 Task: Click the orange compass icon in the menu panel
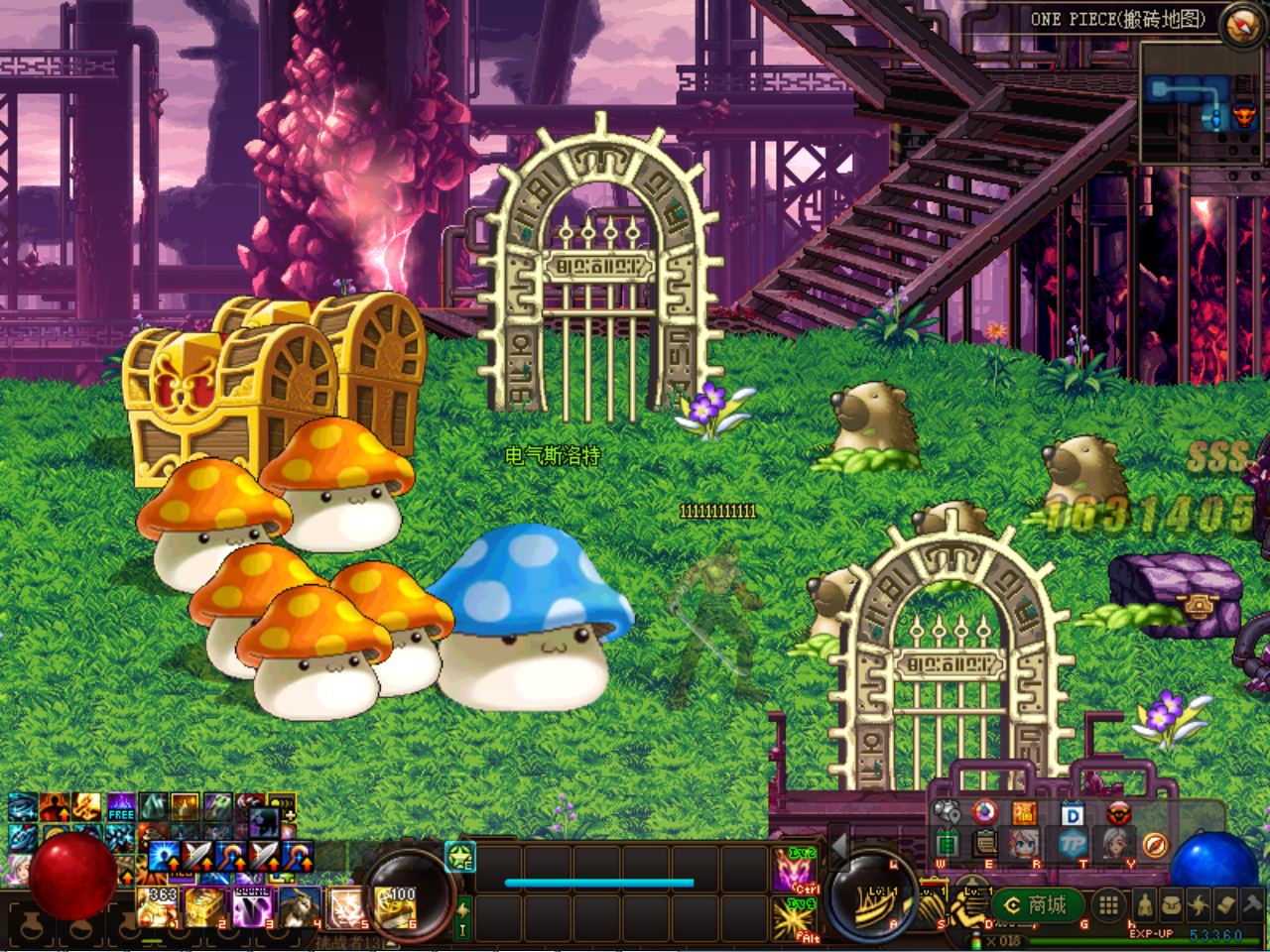[x=1154, y=846]
